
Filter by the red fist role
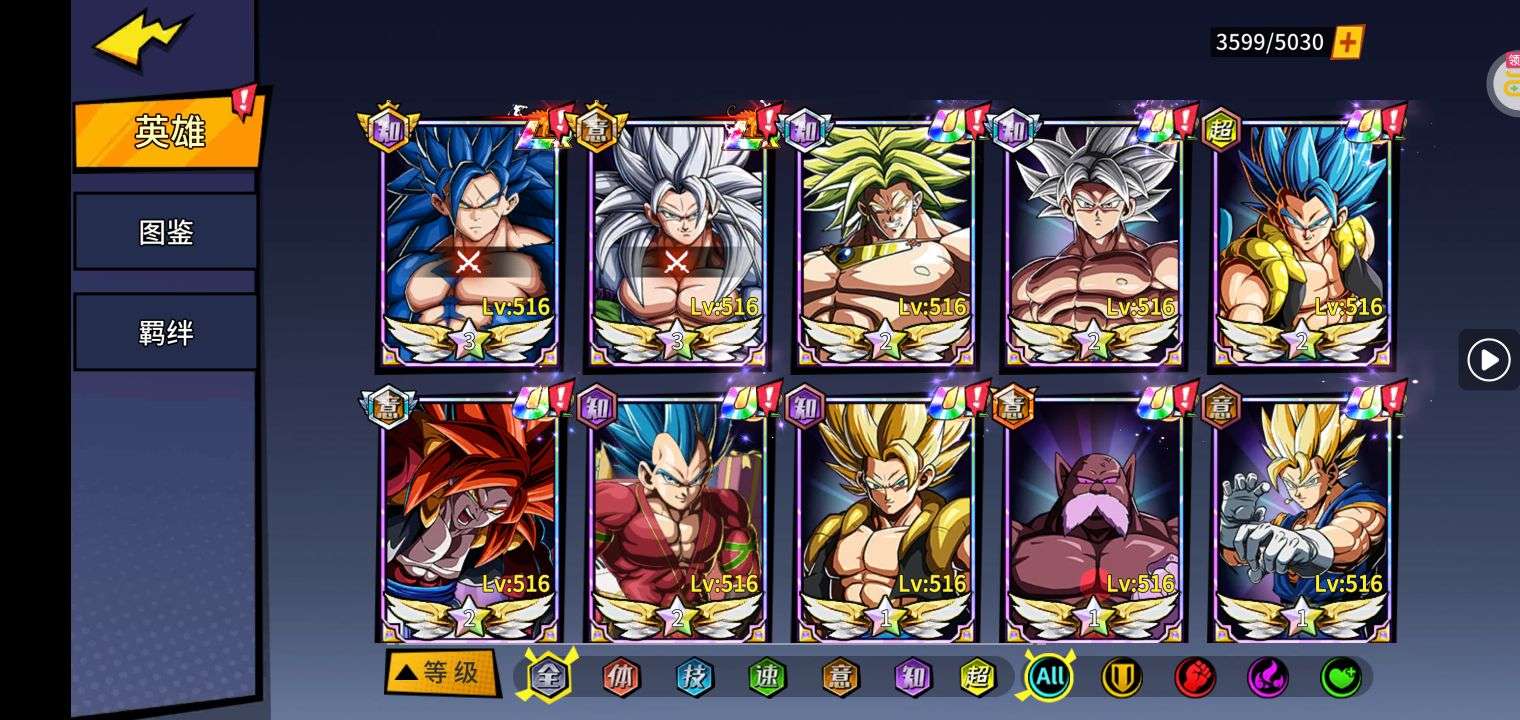click(x=1194, y=677)
